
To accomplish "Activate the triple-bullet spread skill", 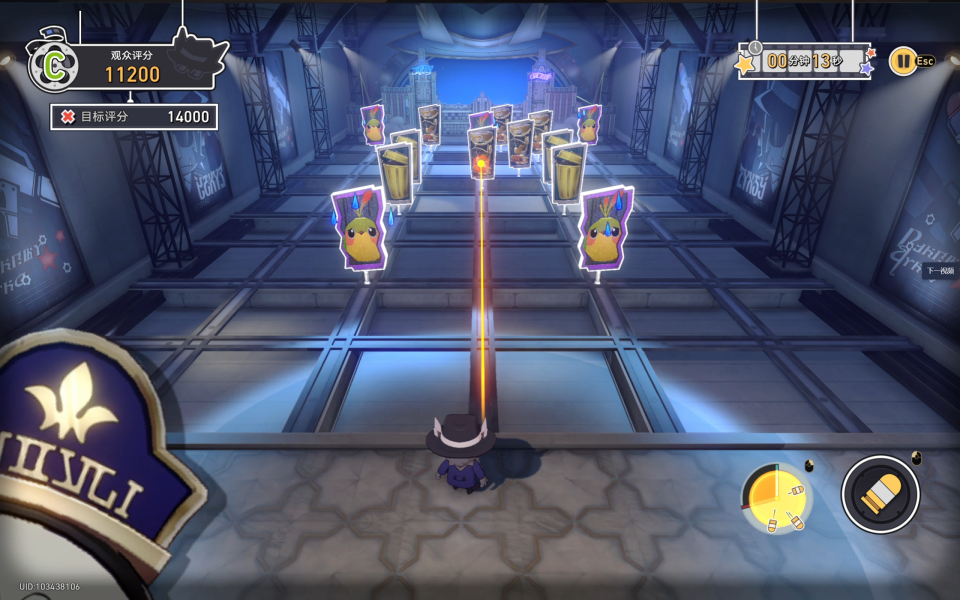I will click(777, 498).
